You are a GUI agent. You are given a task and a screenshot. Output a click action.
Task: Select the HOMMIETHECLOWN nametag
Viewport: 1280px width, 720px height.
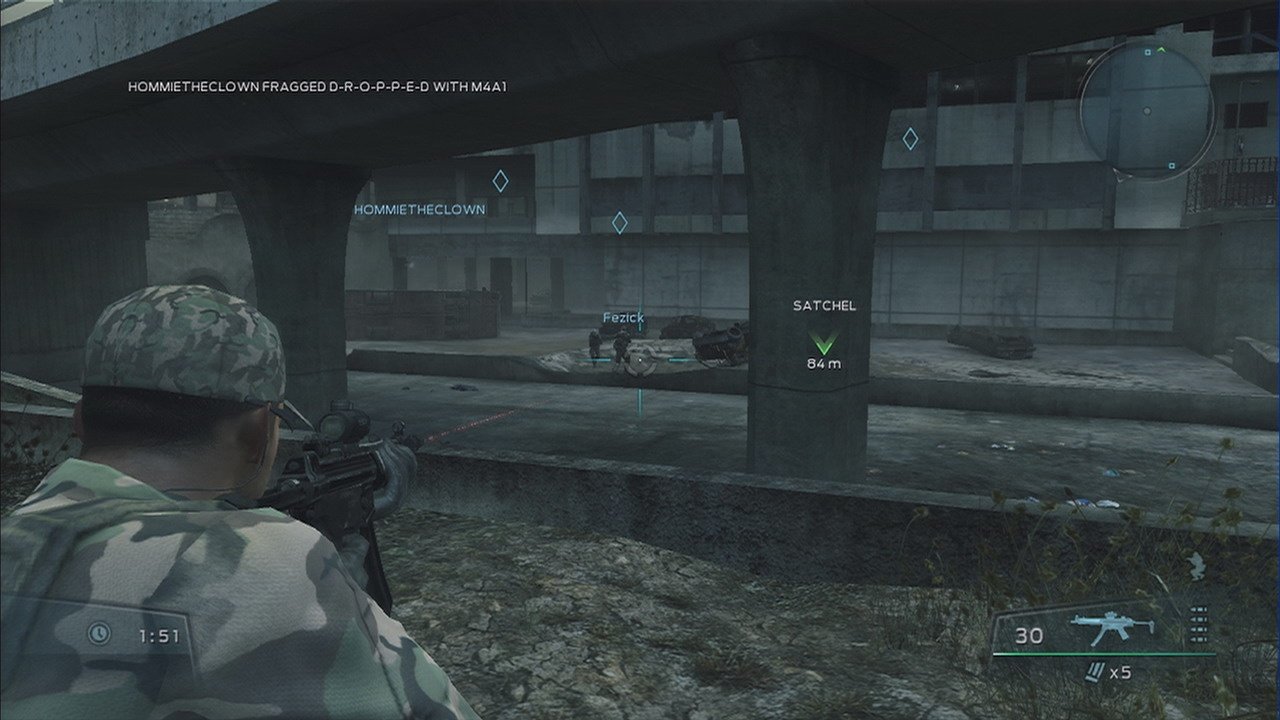pyautogui.click(x=419, y=209)
